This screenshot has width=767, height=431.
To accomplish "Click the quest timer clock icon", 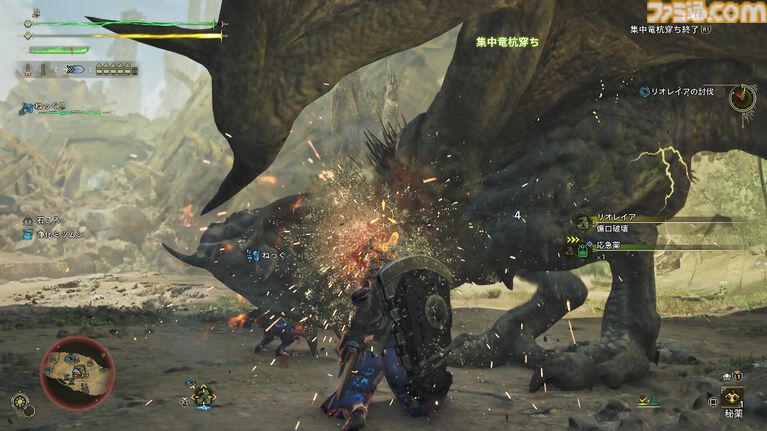I will click(742, 96).
